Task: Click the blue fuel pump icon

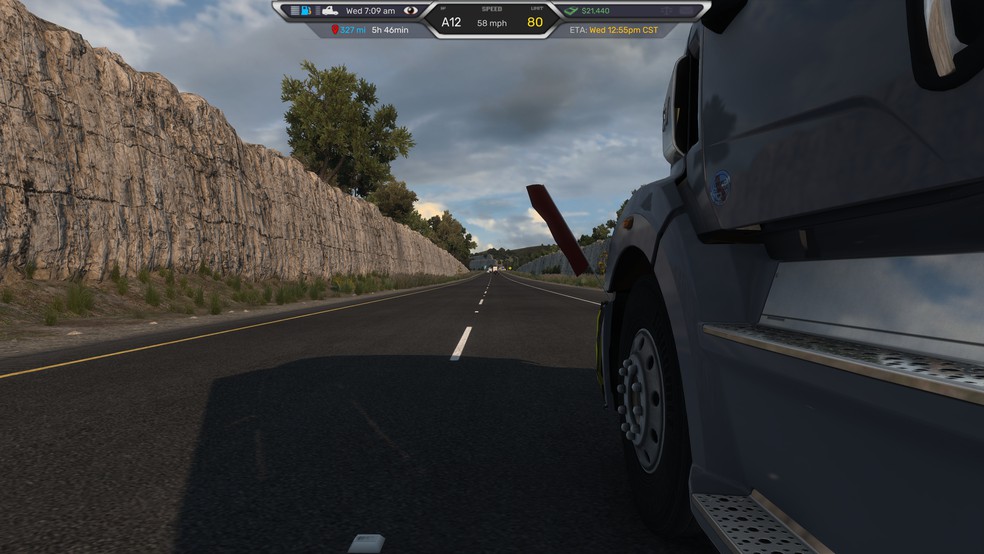Action: (x=306, y=11)
